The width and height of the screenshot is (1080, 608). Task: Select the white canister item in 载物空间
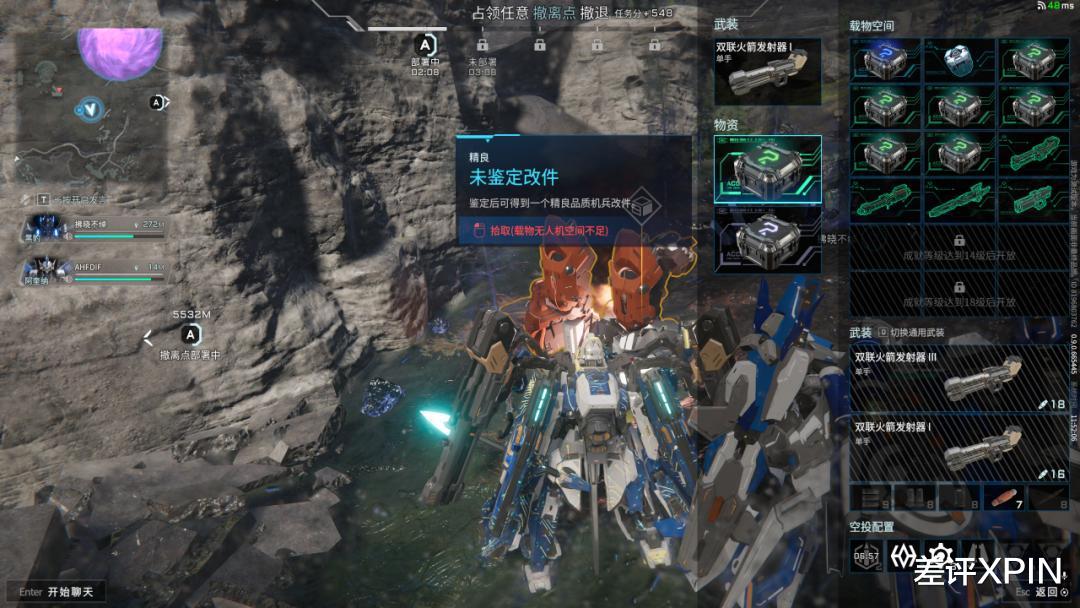coord(958,60)
